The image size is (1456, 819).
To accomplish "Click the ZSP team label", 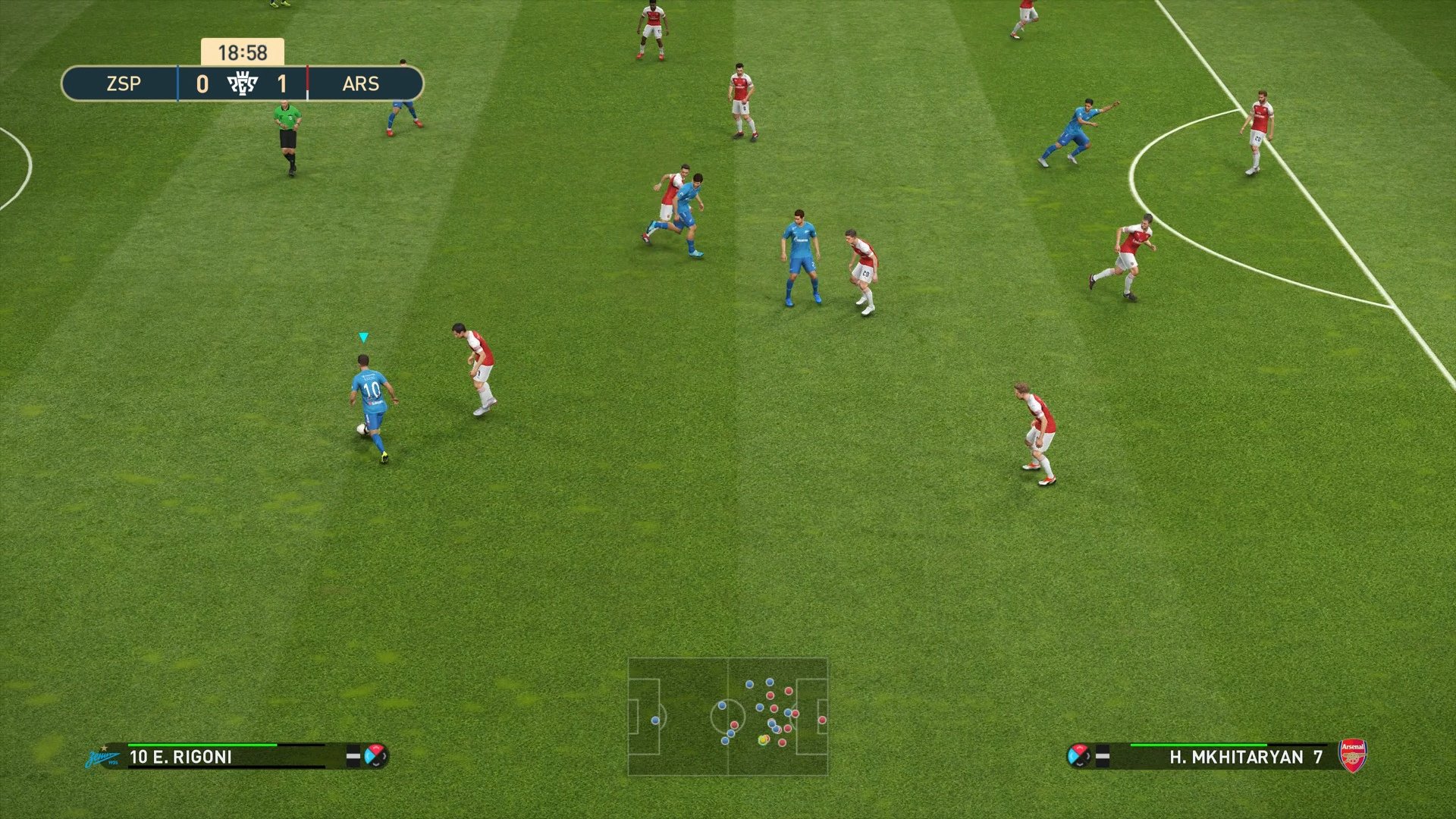I will coord(124,83).
